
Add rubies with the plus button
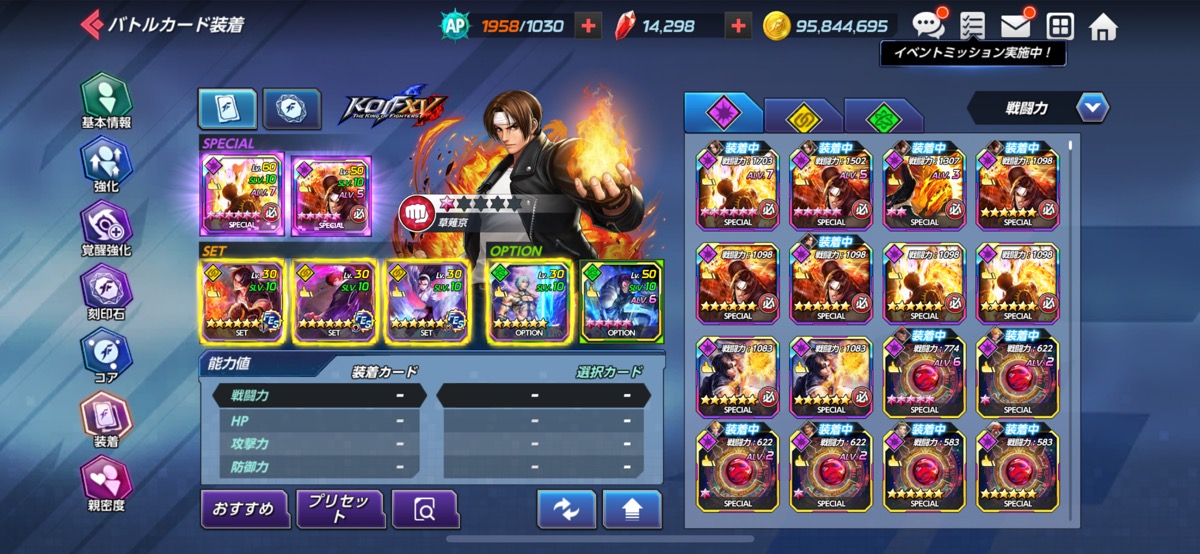[738, 26]
